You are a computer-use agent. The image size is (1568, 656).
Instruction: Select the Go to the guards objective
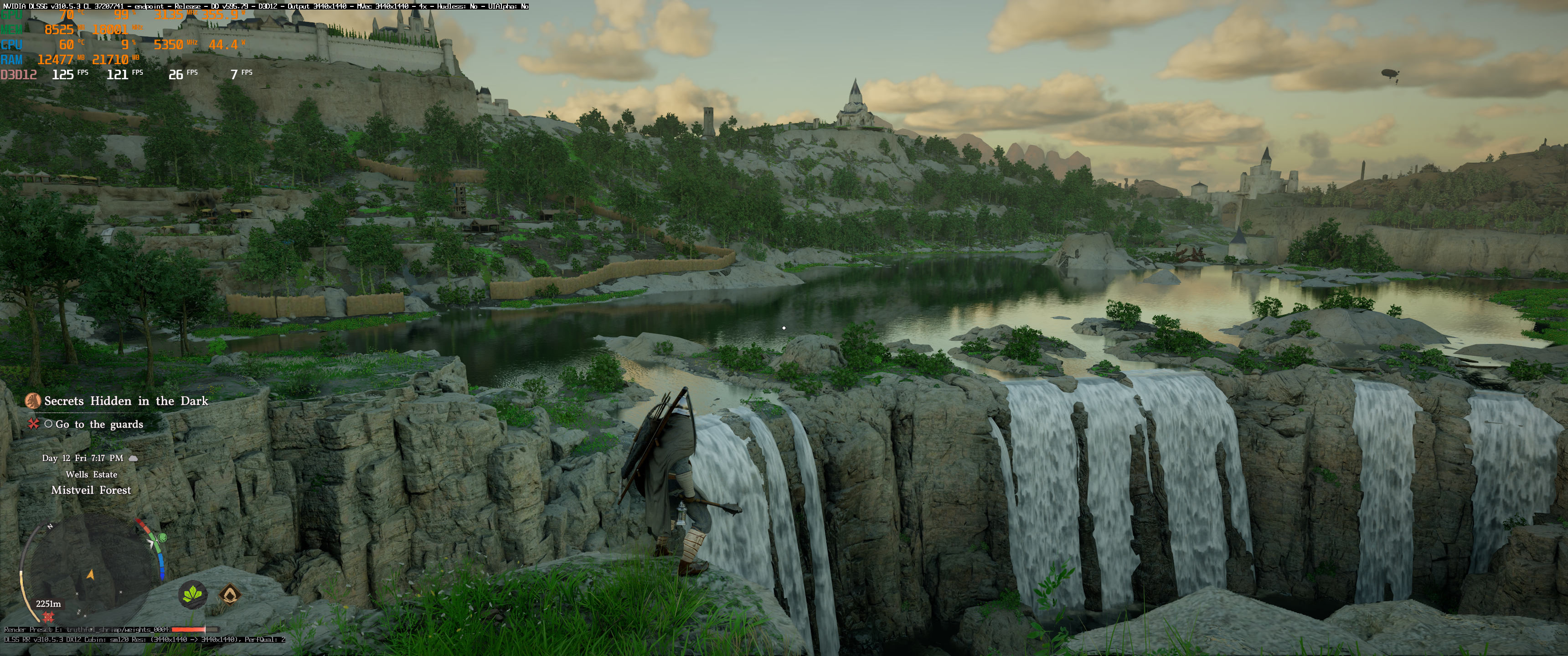(x=99, y=424)
